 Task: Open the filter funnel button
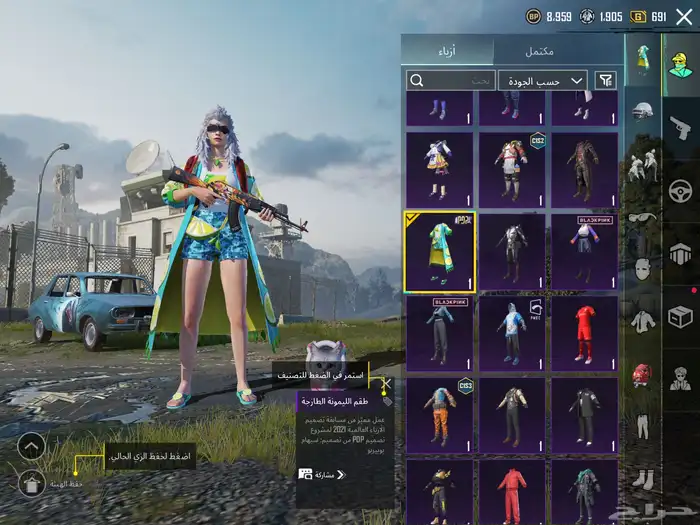[x=605, y=80]
